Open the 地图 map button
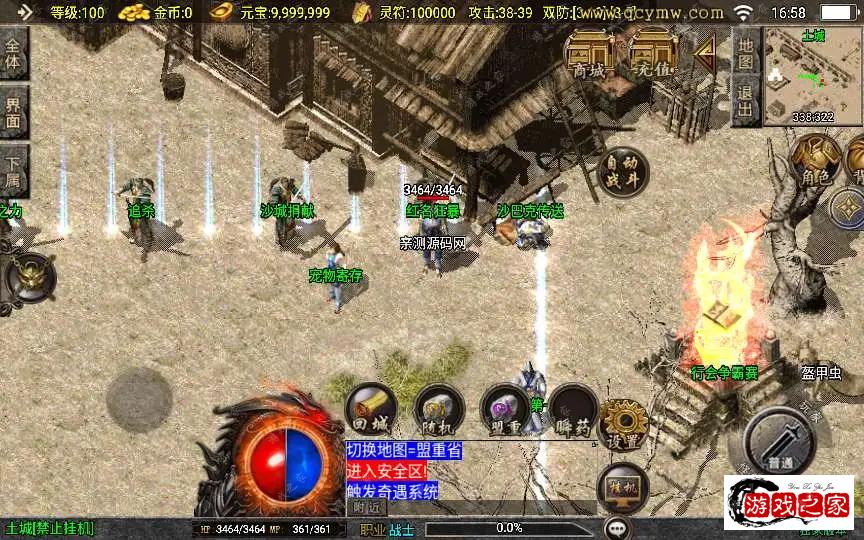Viewport: 864px width, 540px height. [745, 52]
